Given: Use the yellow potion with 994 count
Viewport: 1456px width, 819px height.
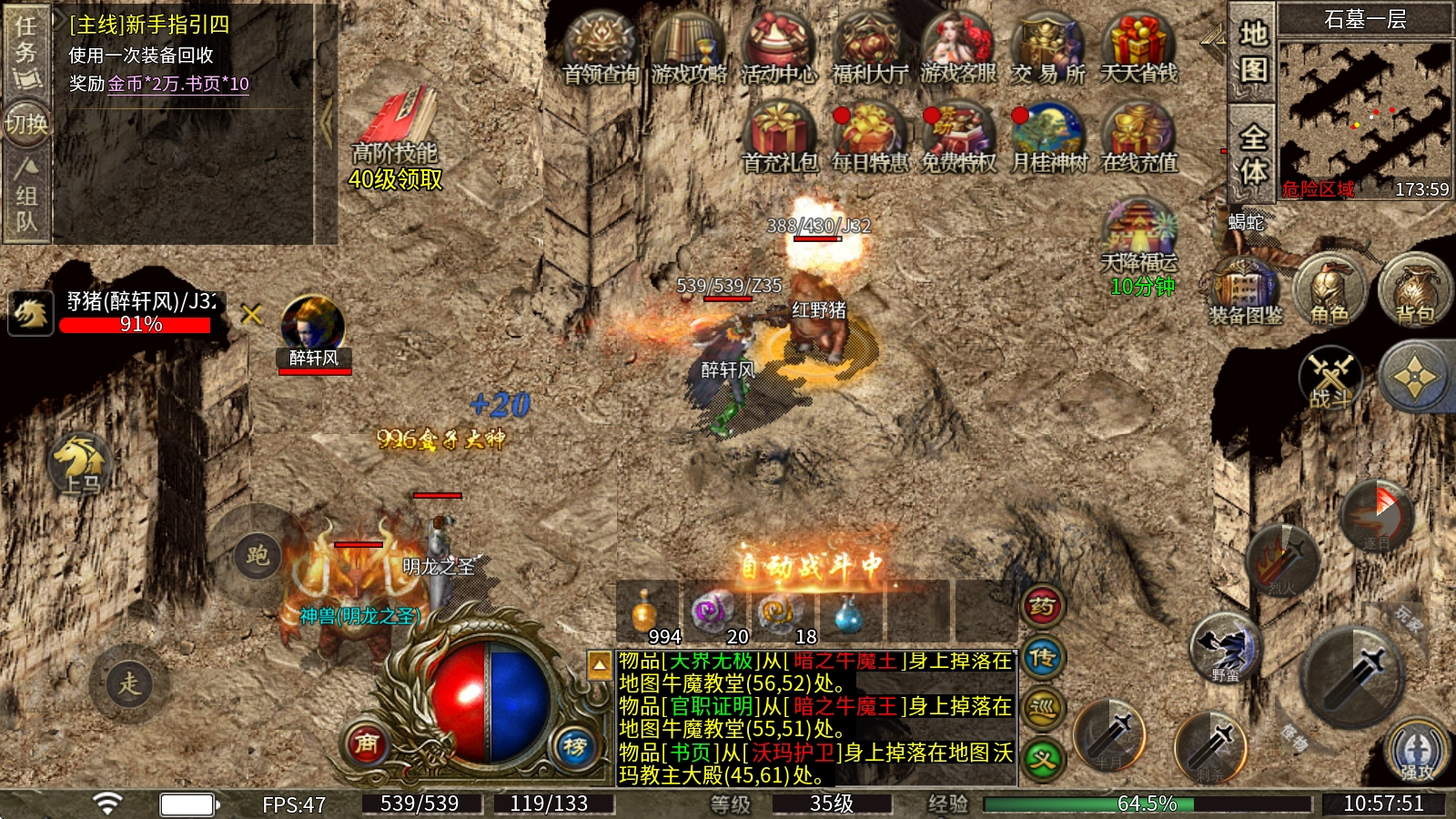Looking at the screenshot, I should click(x=645, y=612).
